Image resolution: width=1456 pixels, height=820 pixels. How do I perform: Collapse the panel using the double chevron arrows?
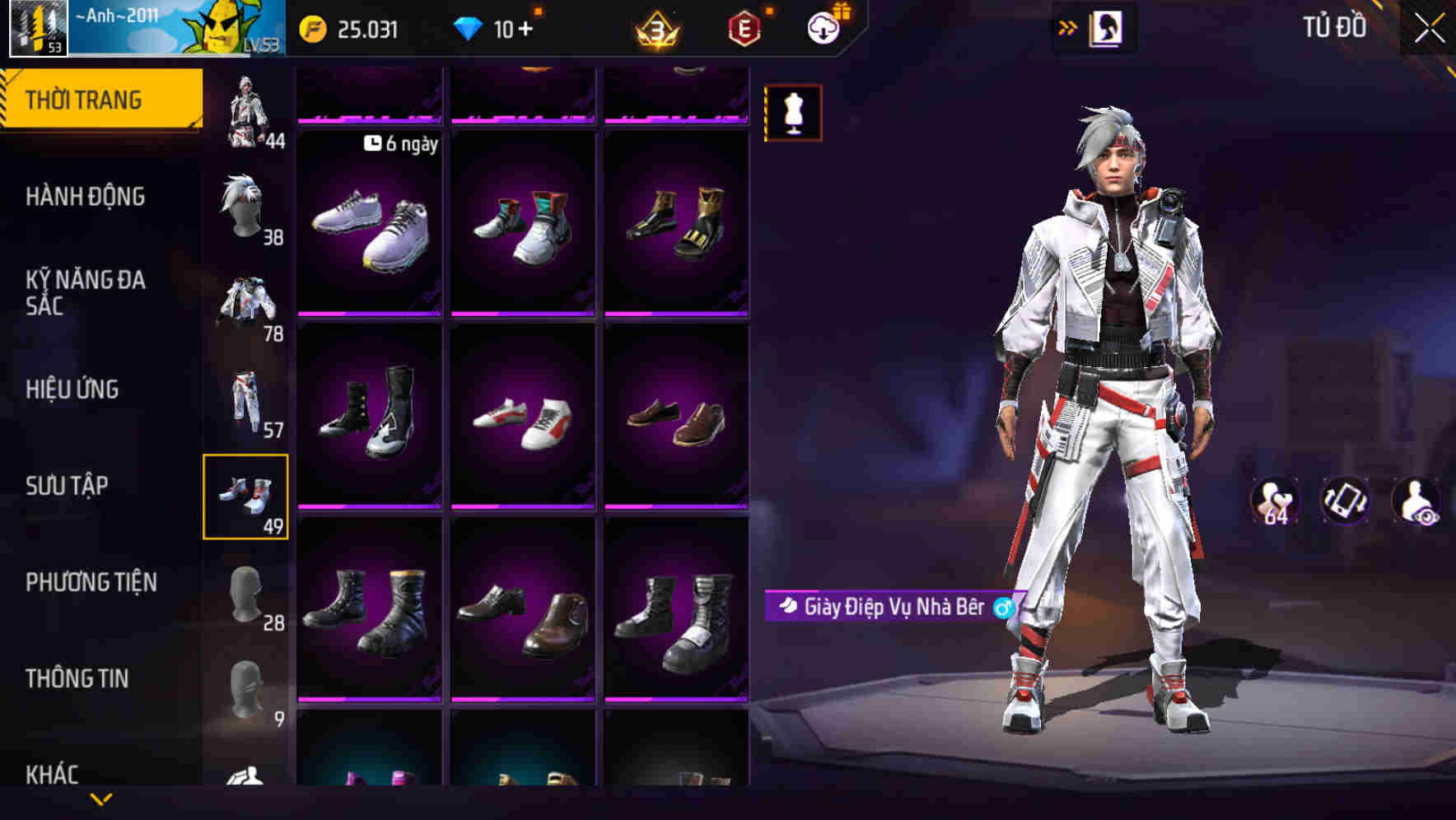click(1068, 26)
